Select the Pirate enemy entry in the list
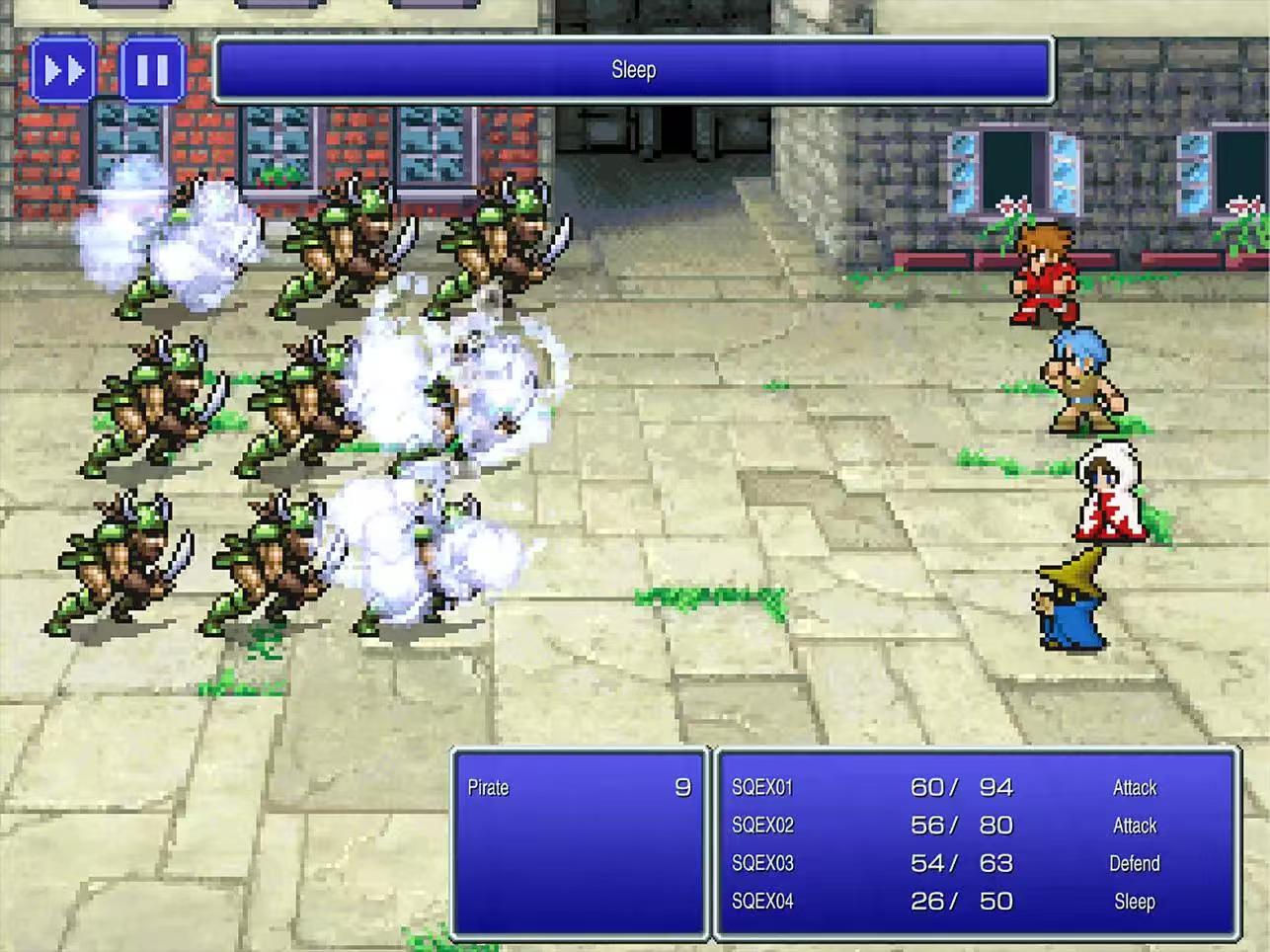This screenshot has width=1270, height=952. (579, 788)
